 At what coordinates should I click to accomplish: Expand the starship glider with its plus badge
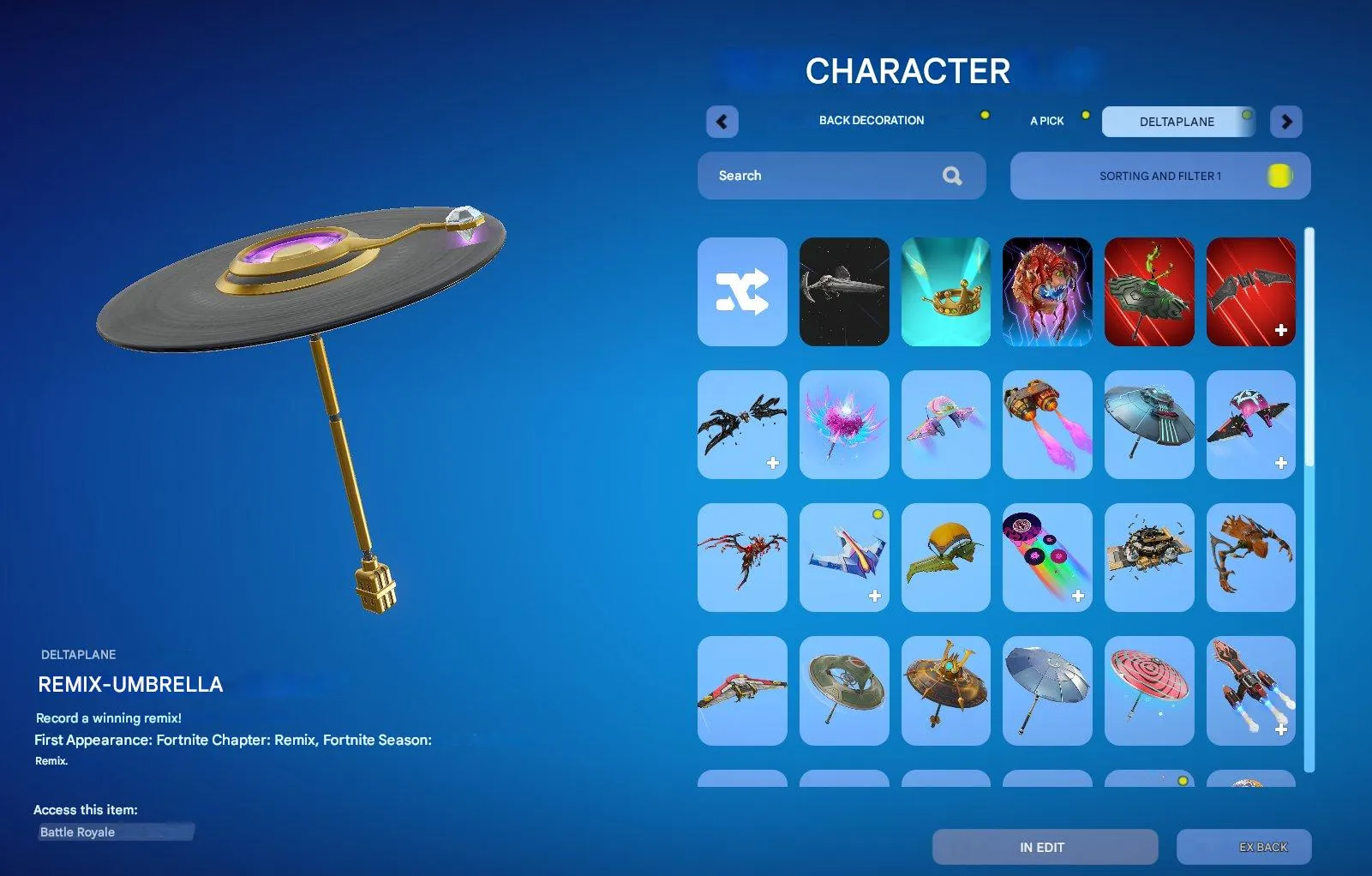[x=875, y=594]
